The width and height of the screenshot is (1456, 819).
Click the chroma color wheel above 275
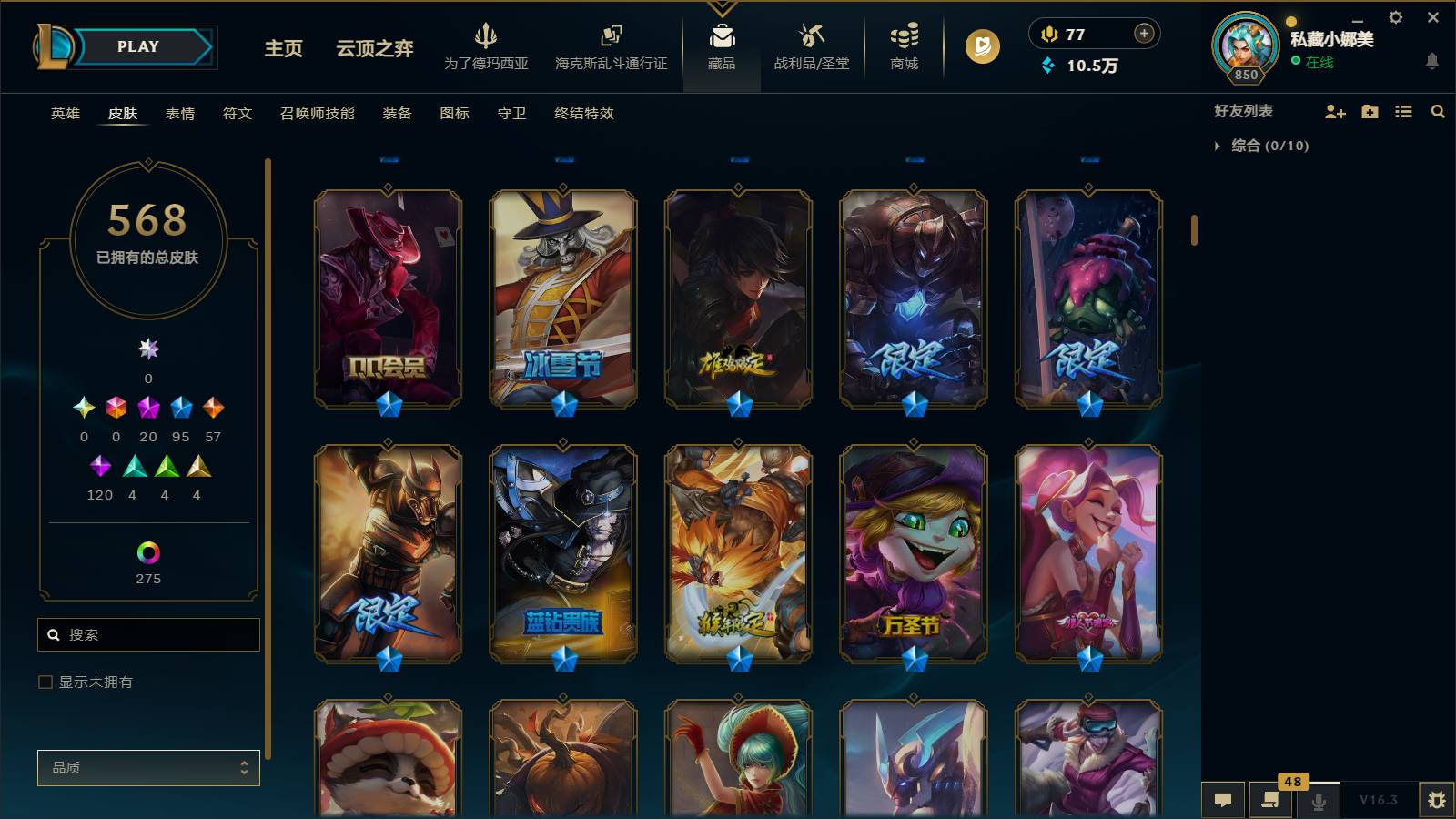pos(147,551)
